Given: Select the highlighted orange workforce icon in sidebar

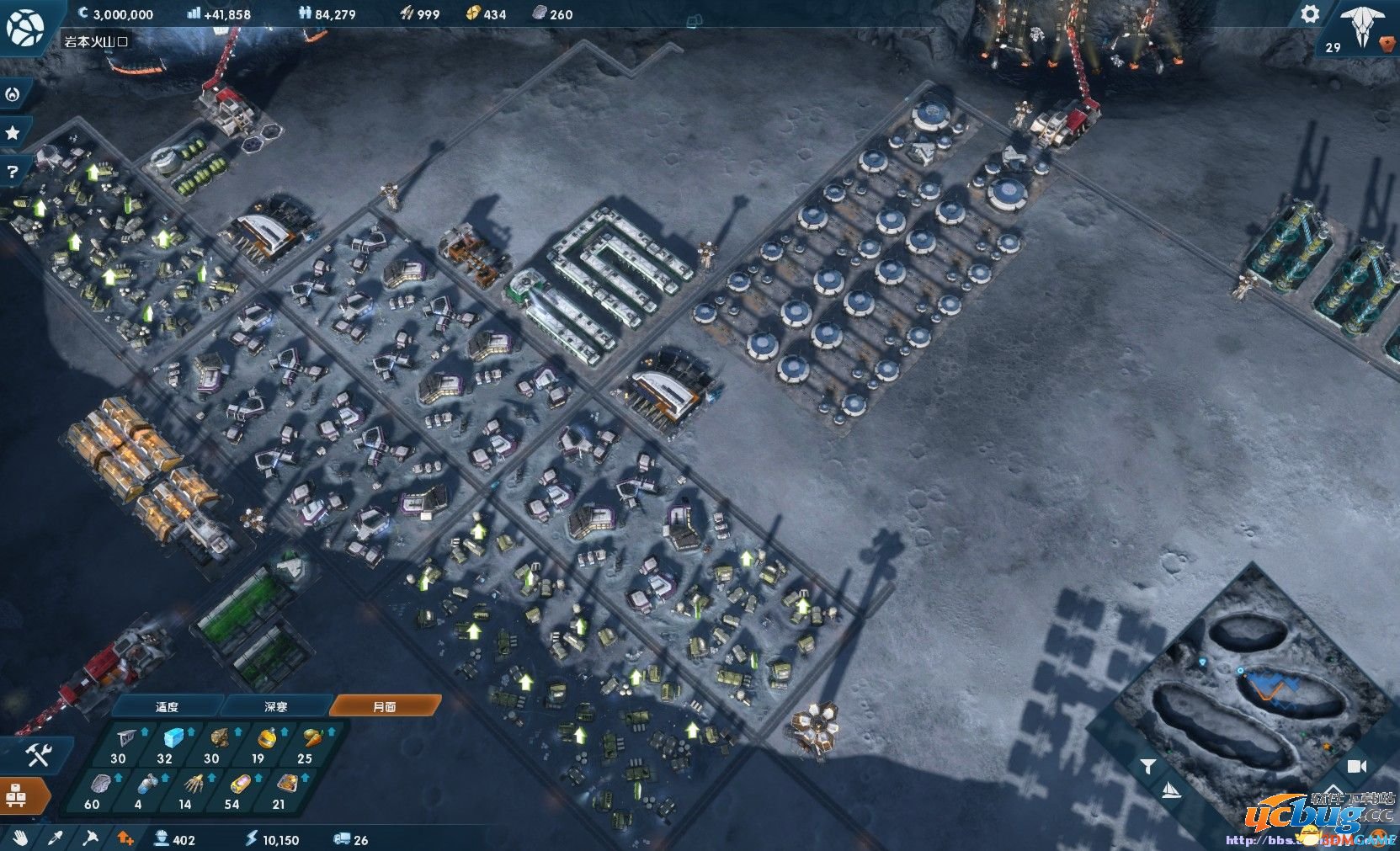Looking at the screenshot, I should coord(19,795).
